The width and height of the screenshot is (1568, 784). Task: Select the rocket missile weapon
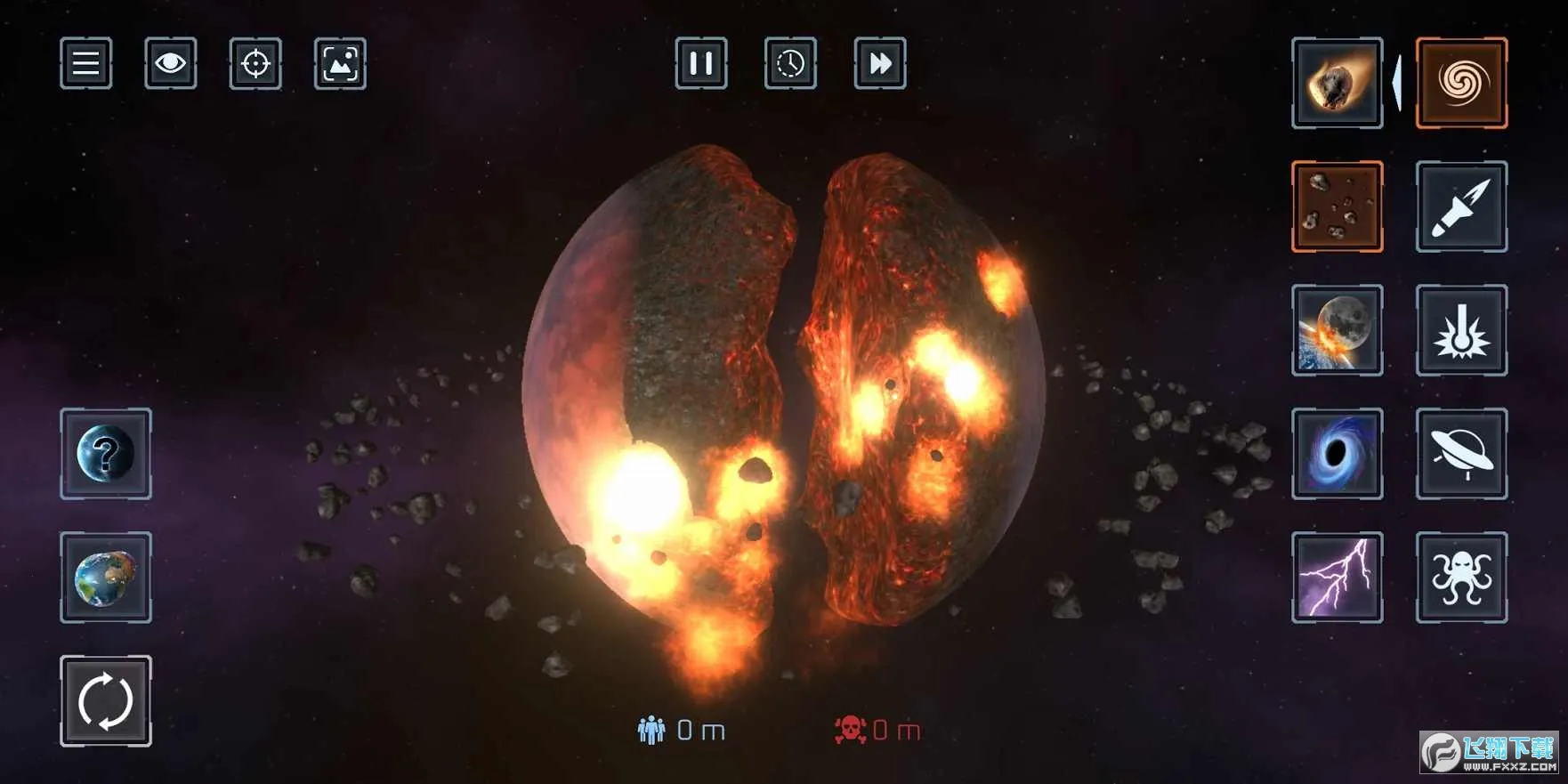click(x=1461, y=206)
